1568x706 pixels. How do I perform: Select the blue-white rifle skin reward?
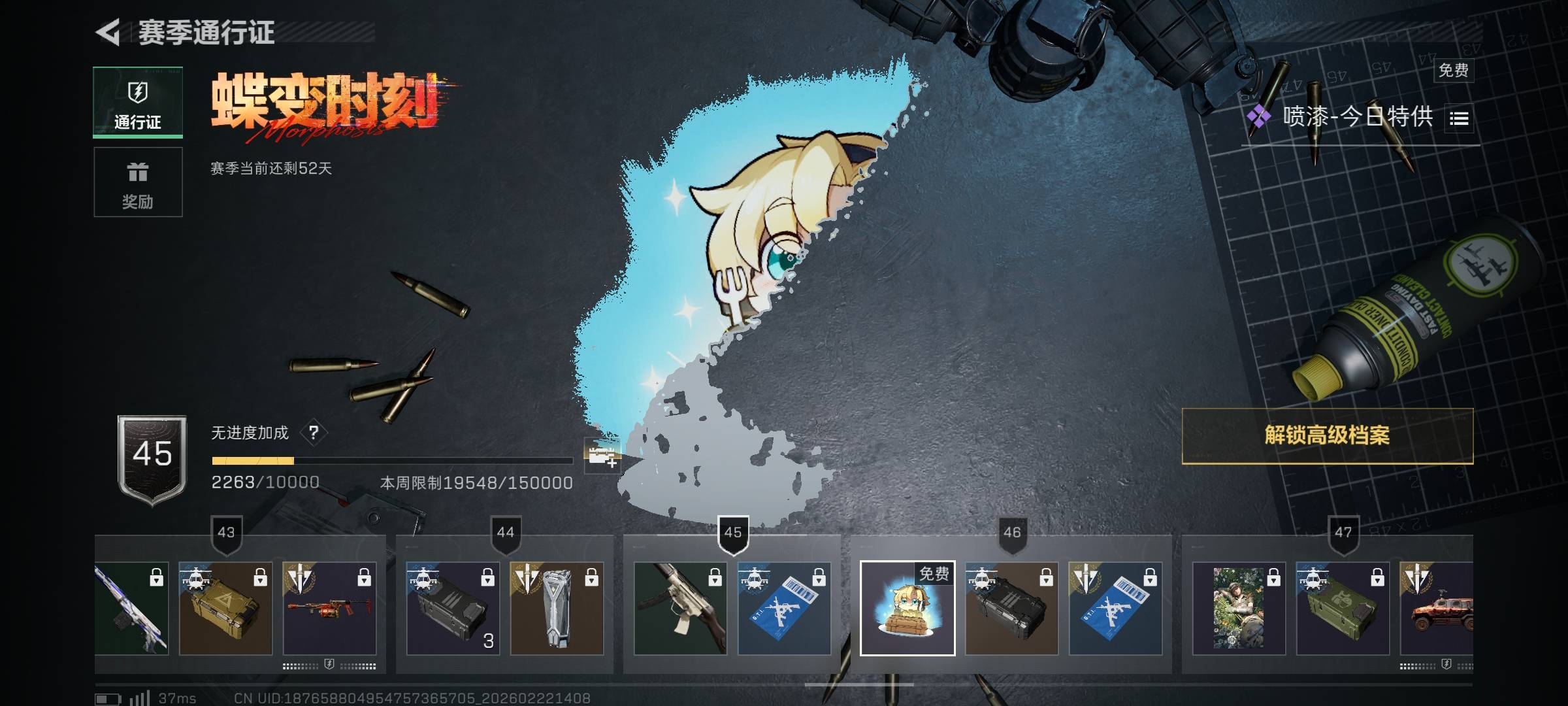click(131, 608)
